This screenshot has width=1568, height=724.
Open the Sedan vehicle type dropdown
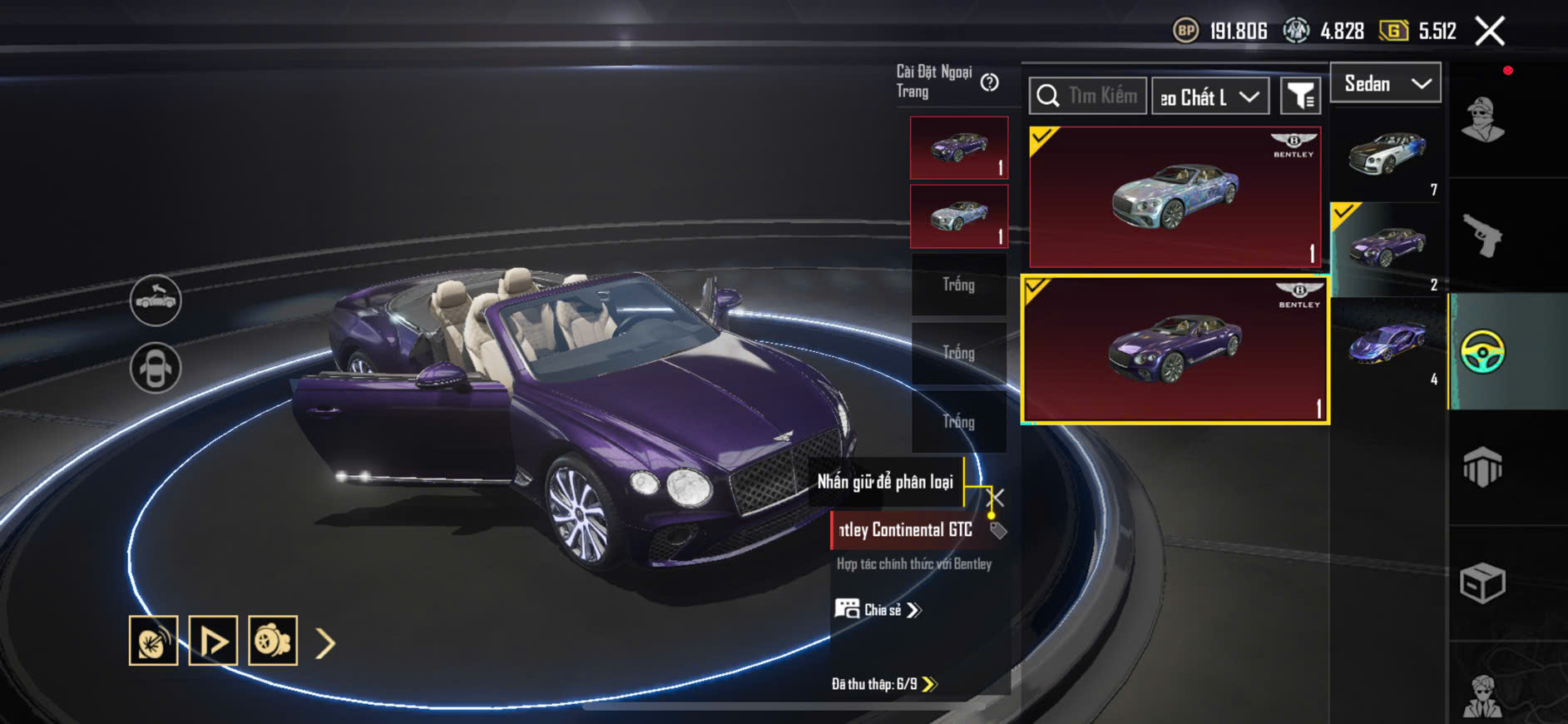point(1386,83)
